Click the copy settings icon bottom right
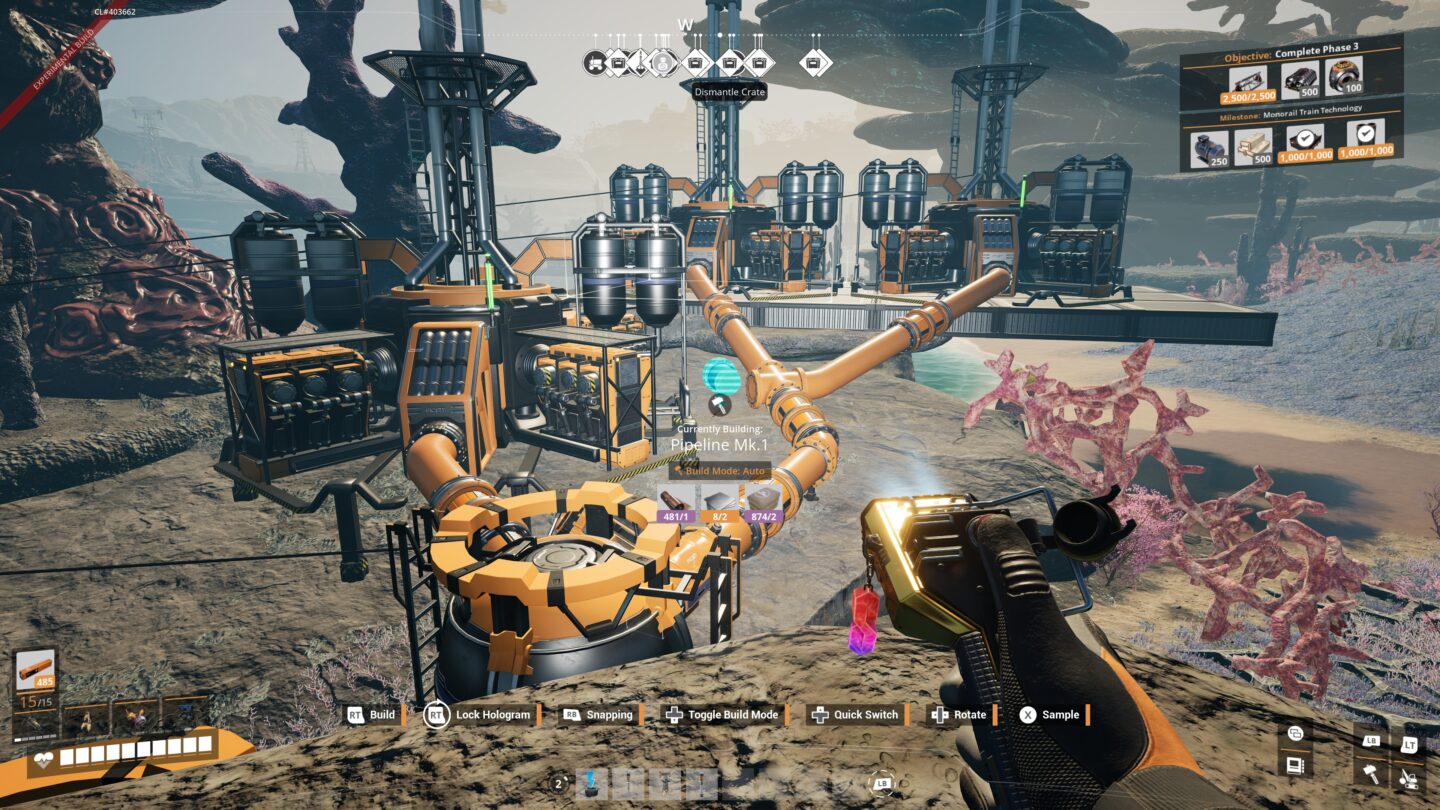This screenshot has height=810, width=1440. (x=1296, y=733)
